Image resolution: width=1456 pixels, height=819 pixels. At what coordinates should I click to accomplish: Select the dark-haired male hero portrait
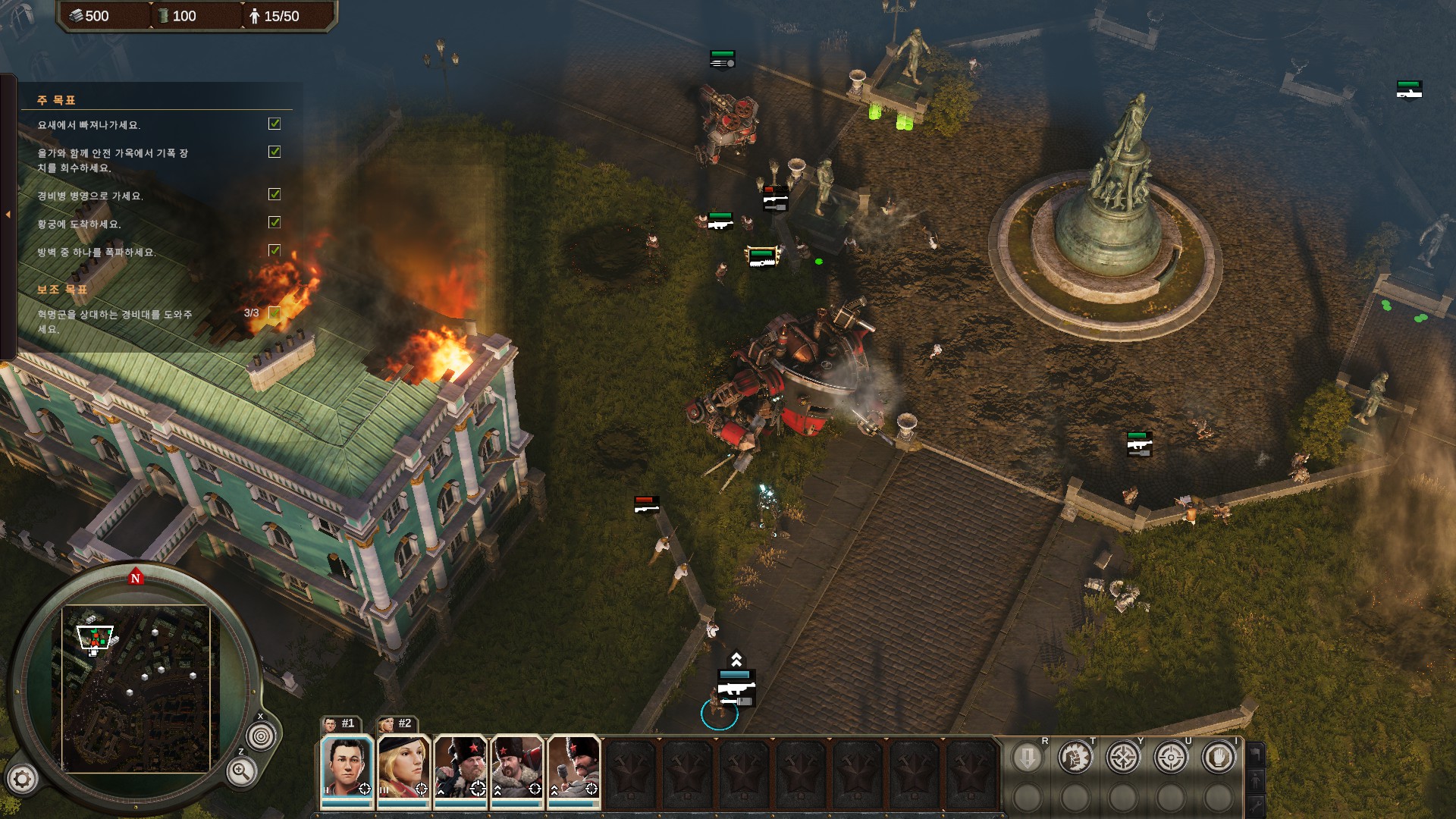point(347,767)
